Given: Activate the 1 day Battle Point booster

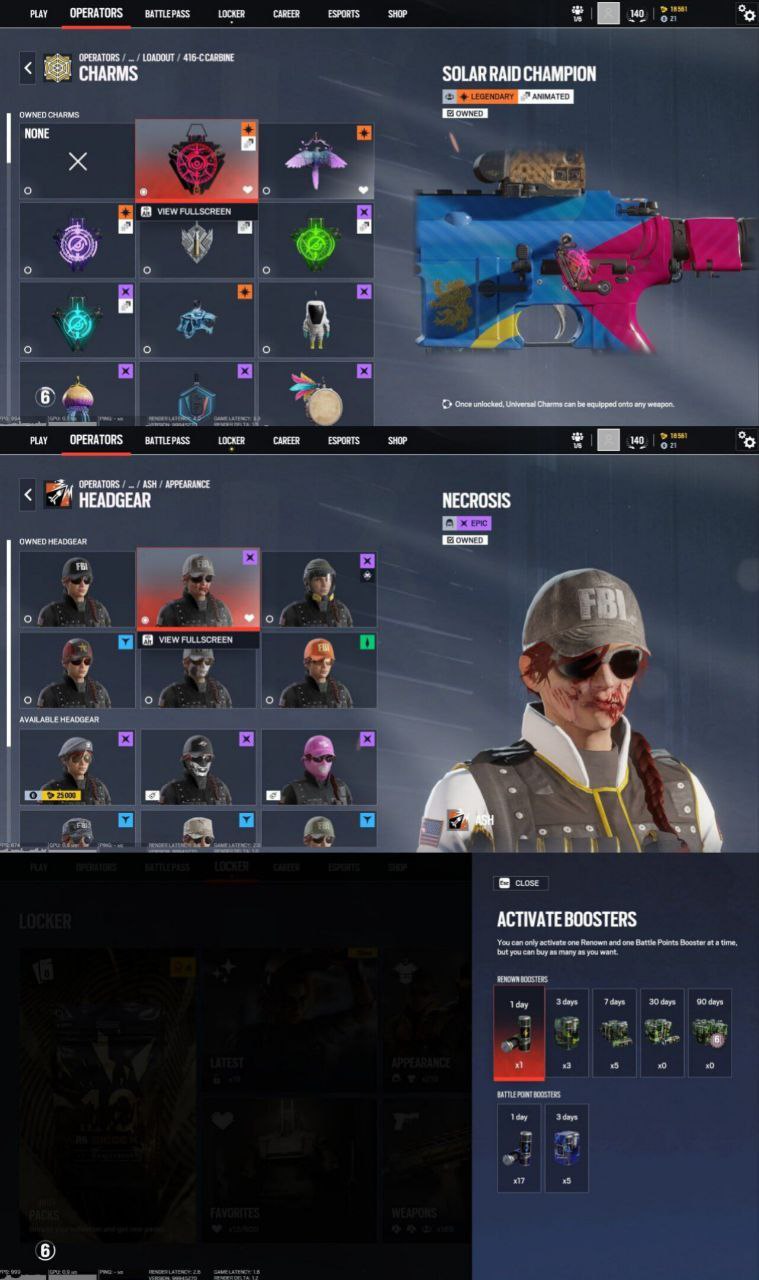Looking at the screenshot, I should click(519, 1147).
